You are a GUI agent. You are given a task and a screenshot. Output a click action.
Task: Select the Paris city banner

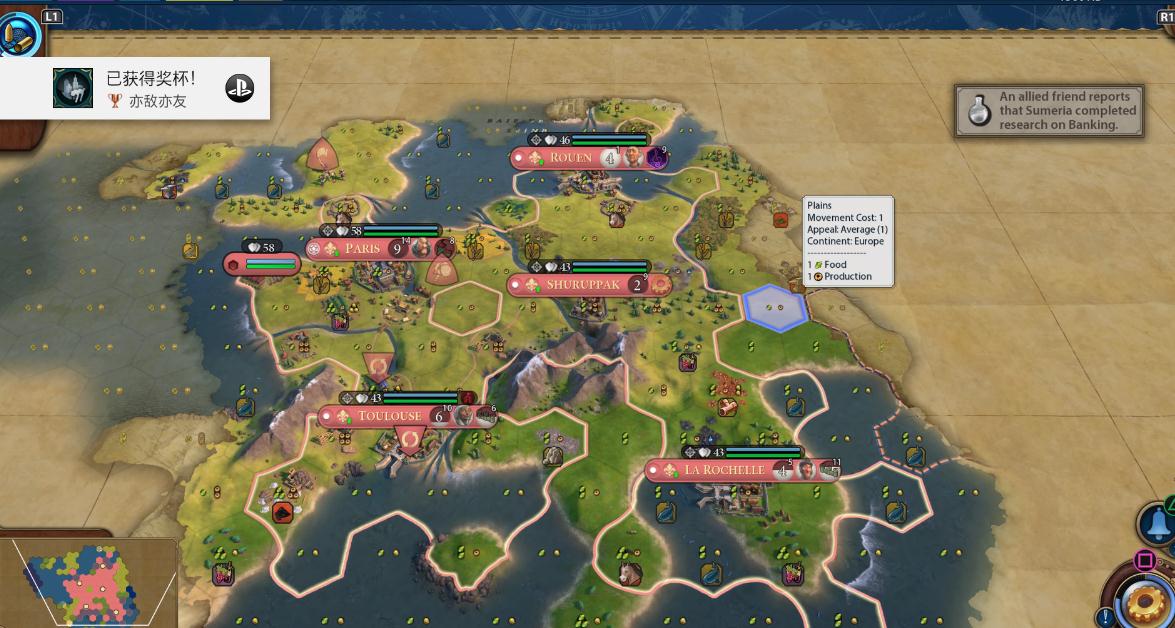(x=363, y=248)
